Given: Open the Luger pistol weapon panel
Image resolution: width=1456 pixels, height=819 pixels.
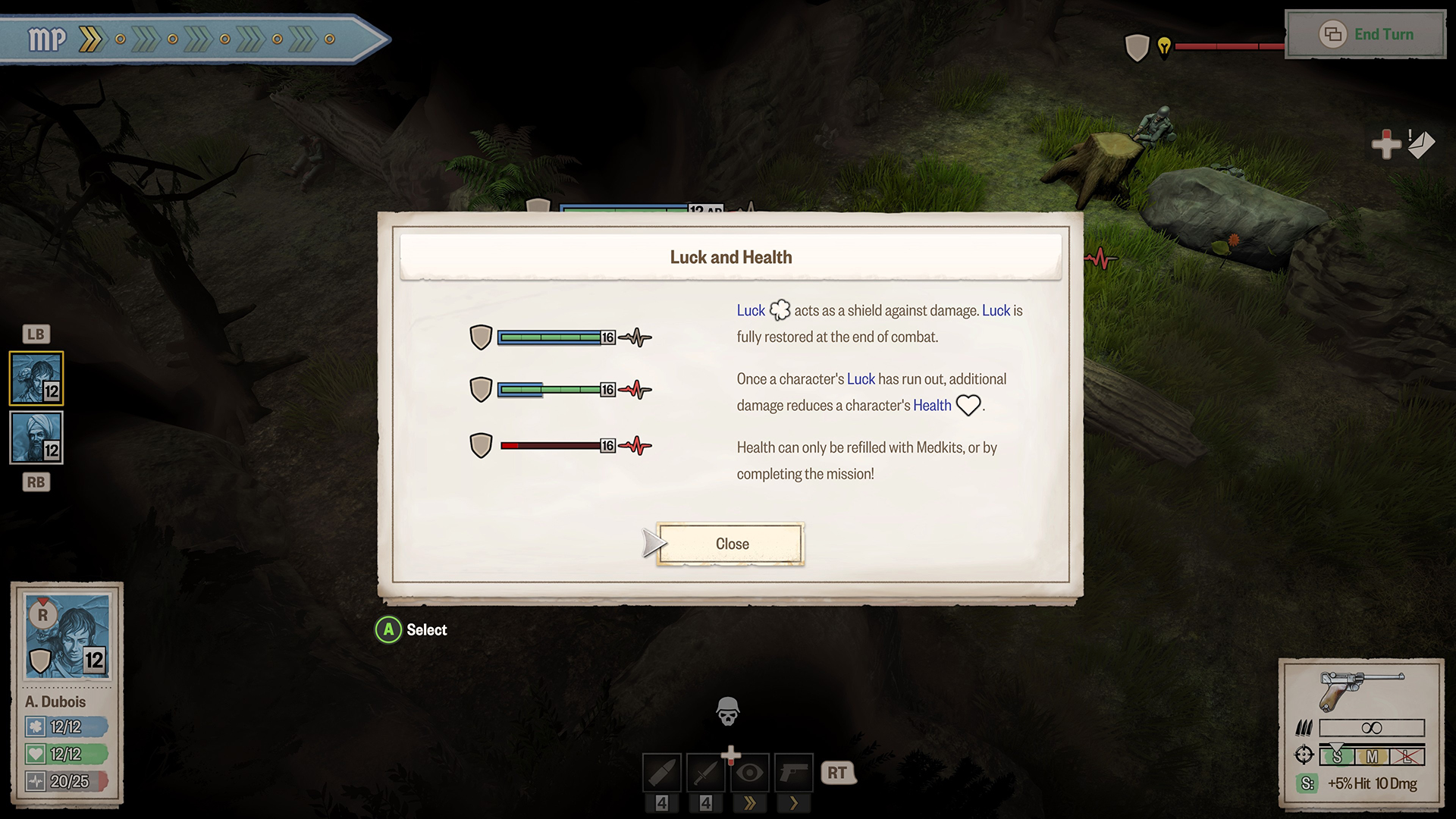Looking at the screenshot, I should pos(1361,689).
